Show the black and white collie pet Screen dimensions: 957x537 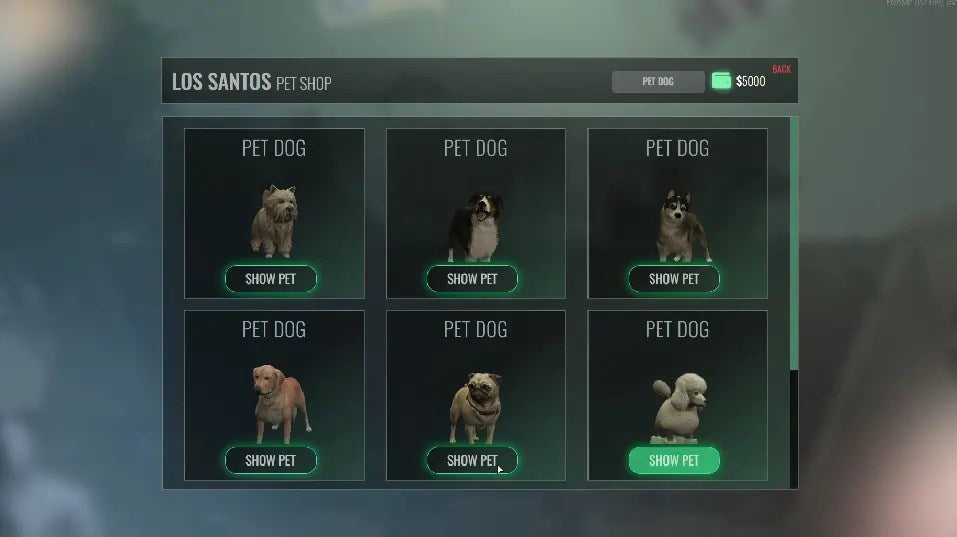coord(472,279)
